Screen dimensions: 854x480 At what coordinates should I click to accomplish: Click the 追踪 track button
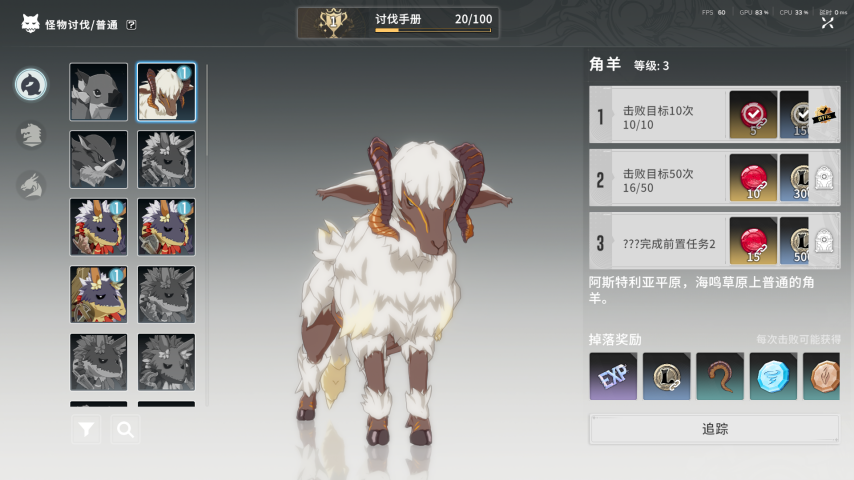pos(714,429)
